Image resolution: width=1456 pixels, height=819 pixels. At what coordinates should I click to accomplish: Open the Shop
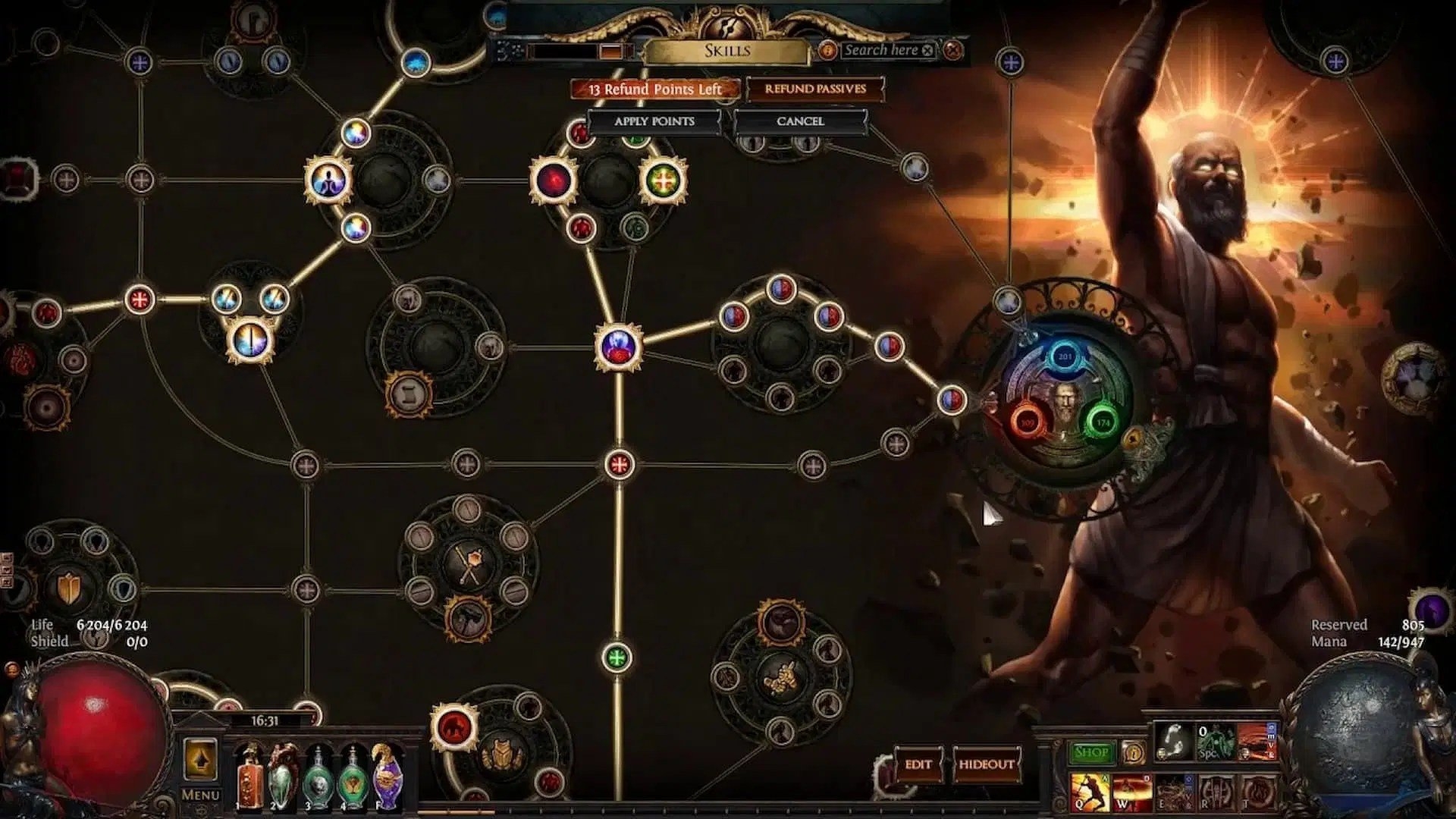(1090, 752)
